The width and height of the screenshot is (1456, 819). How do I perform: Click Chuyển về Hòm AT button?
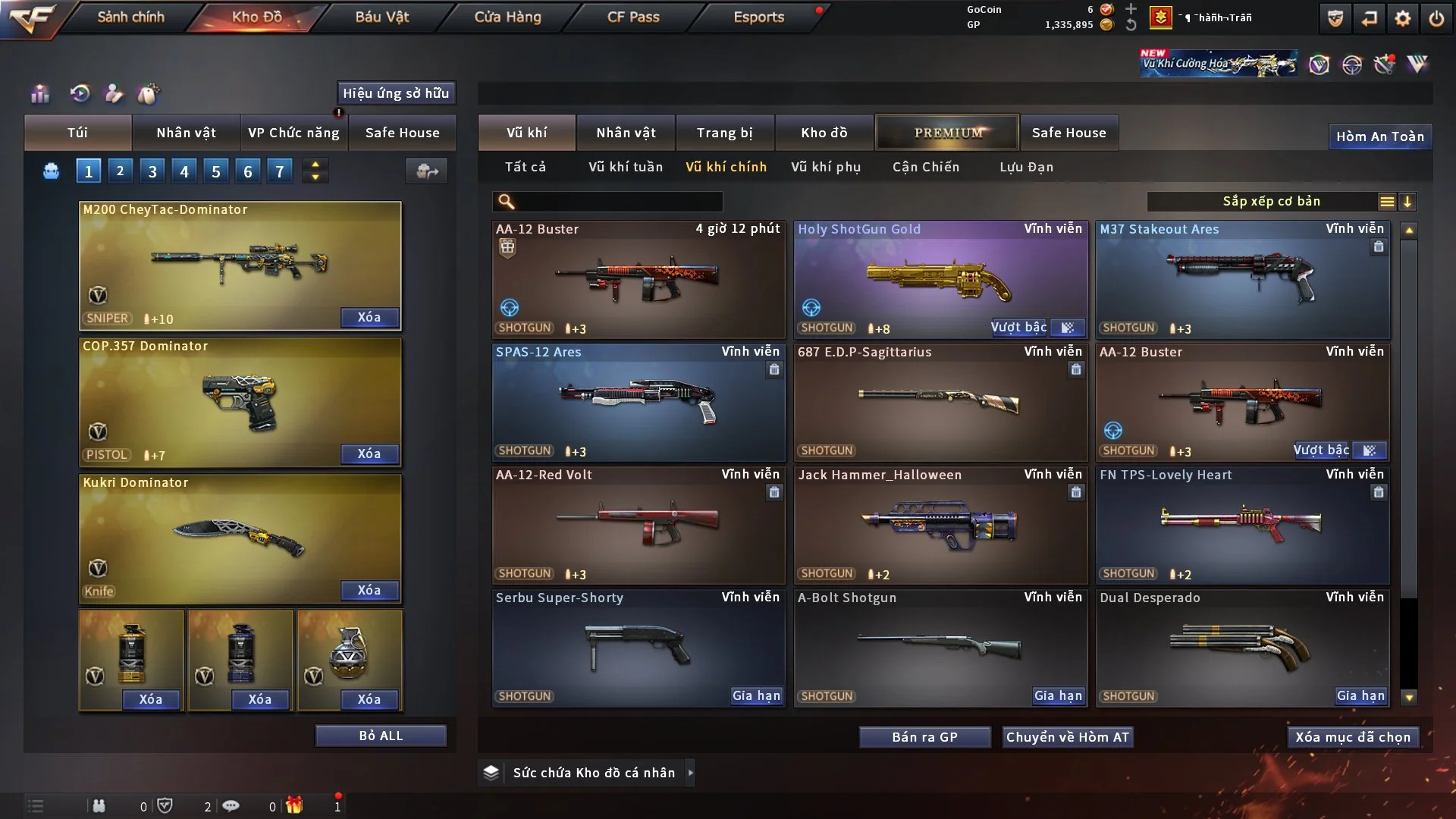point(1067,737)
